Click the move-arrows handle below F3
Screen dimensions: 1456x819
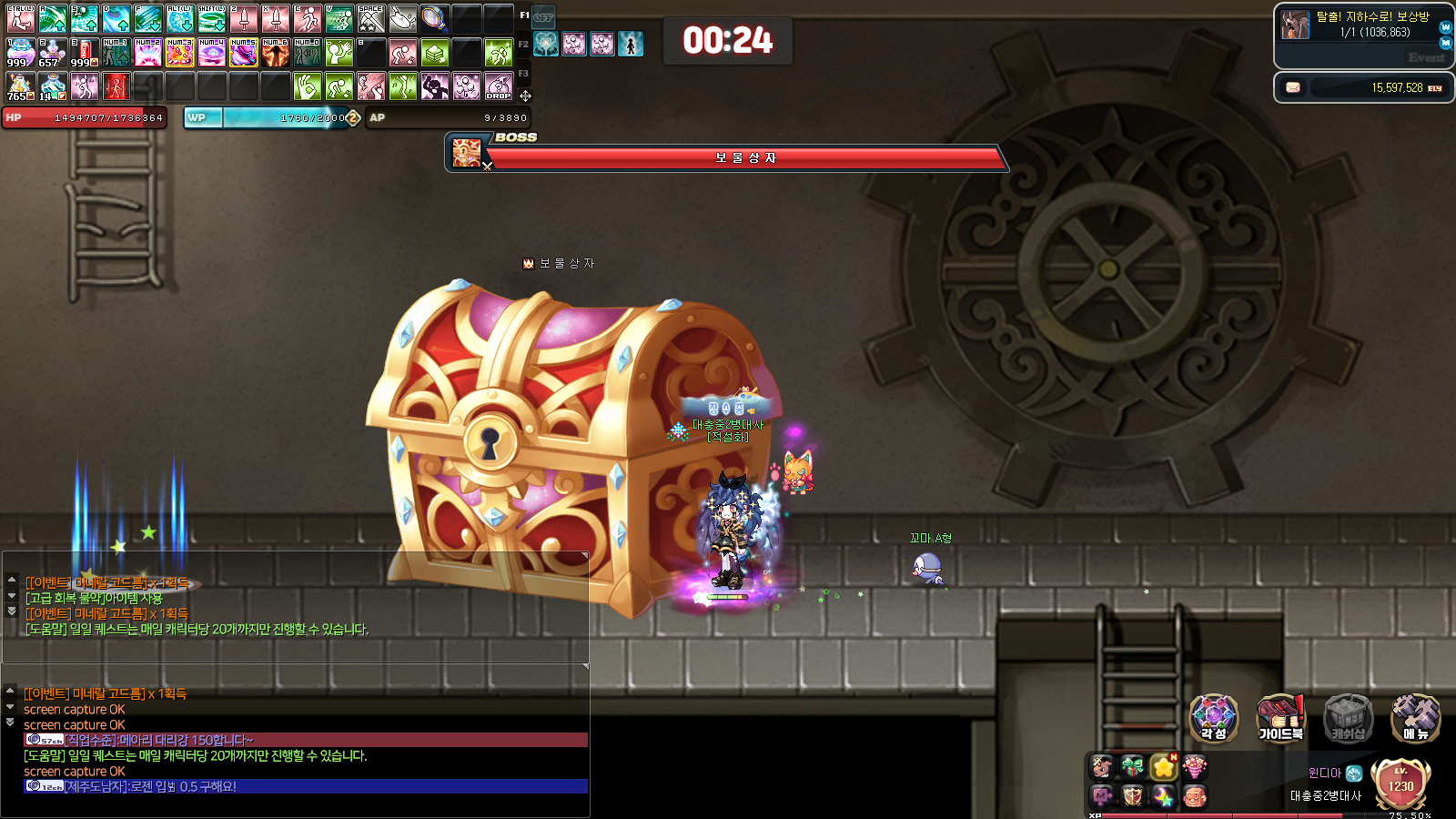pyautogui.click(x=525, y=96)
